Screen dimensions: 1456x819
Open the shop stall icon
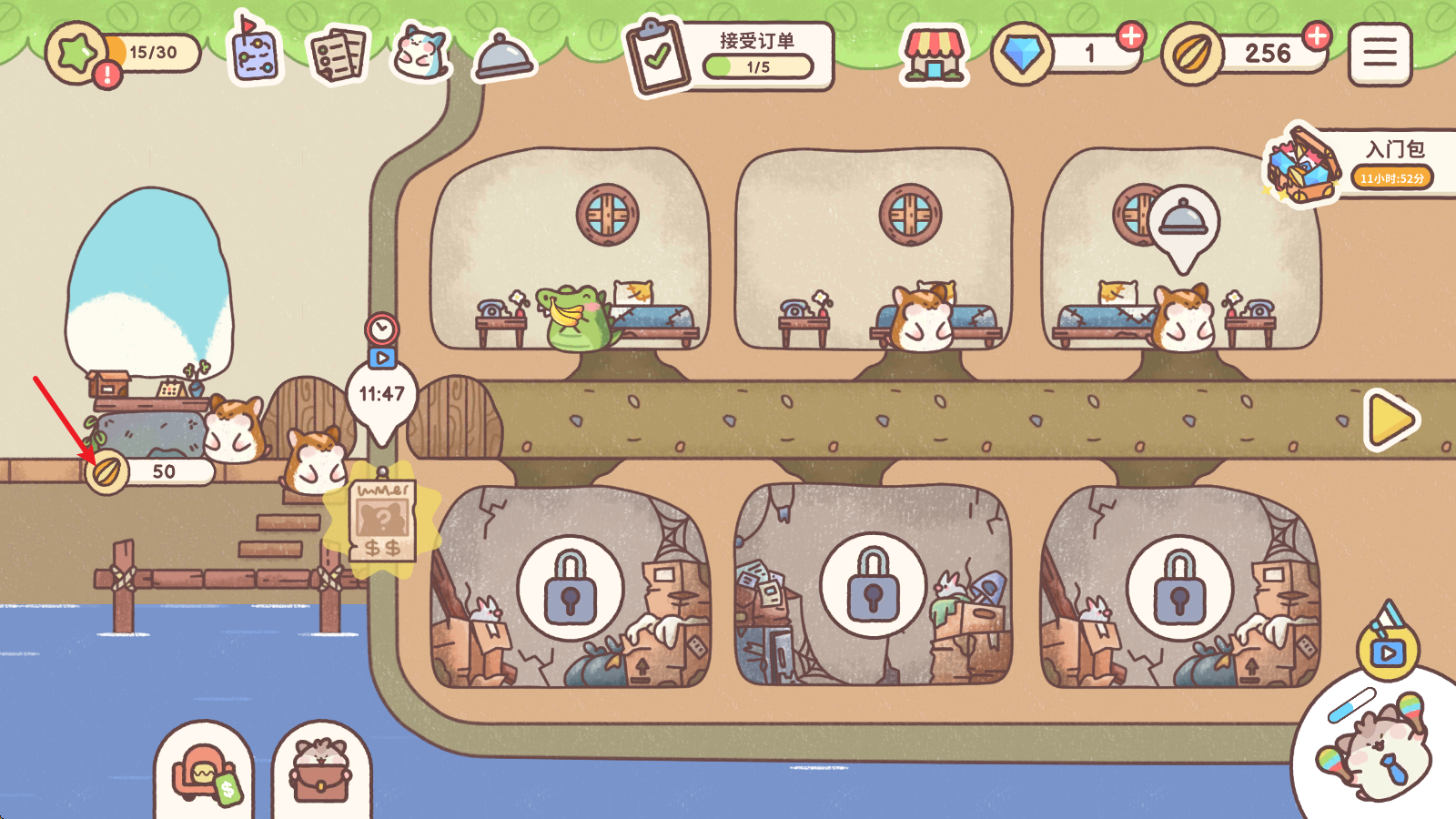click(933, 55)
